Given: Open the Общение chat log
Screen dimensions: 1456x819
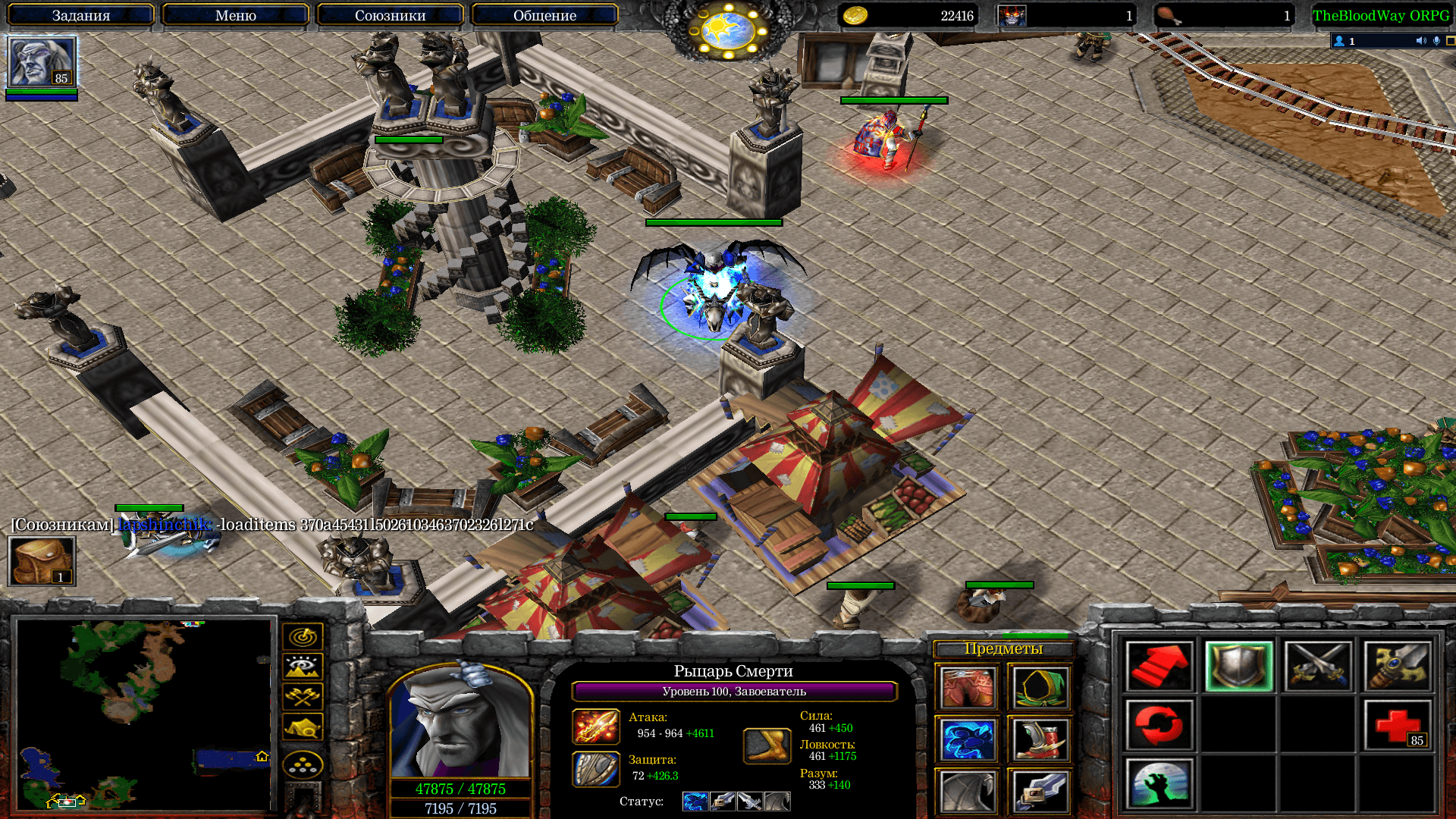Looking at the screenshot, I should [544, 15].
